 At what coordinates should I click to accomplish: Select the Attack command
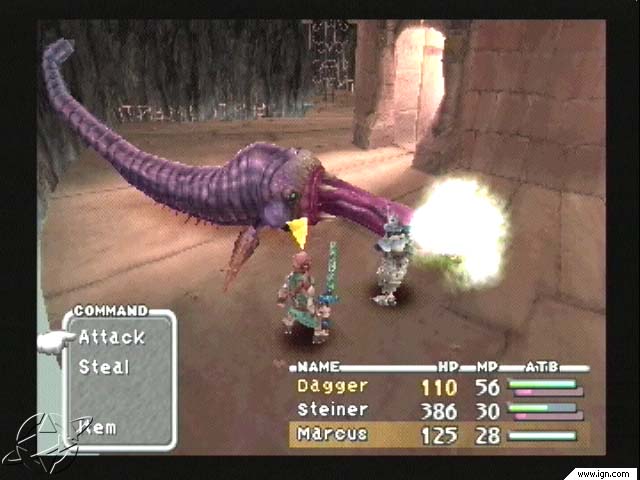(112, 337)
